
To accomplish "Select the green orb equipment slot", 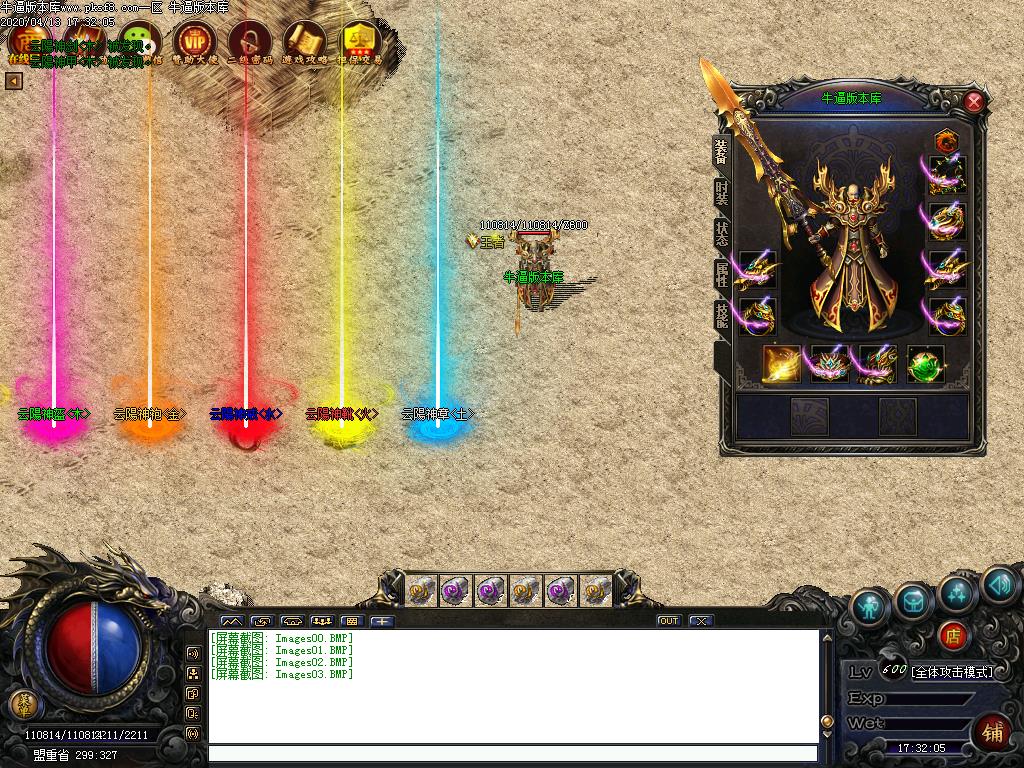I will pyautogui.click(x=925, y=365).
